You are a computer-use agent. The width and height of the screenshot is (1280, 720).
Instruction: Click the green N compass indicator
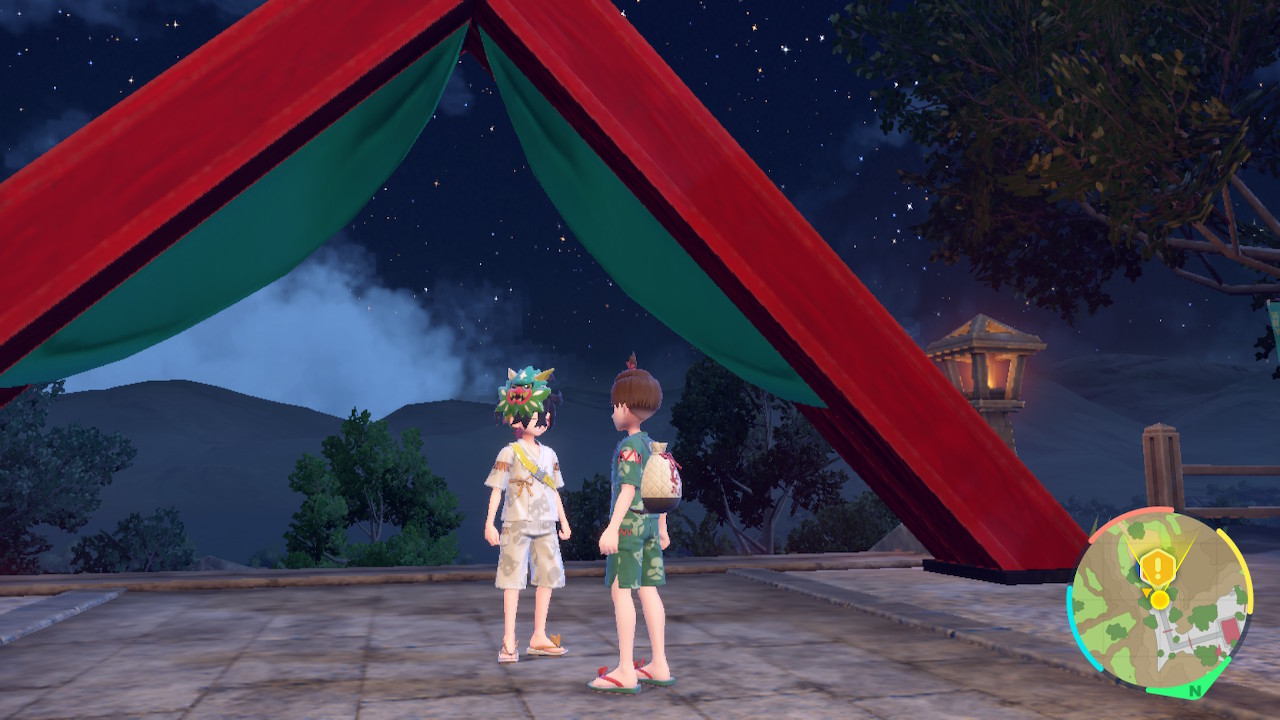(1194, 690)
